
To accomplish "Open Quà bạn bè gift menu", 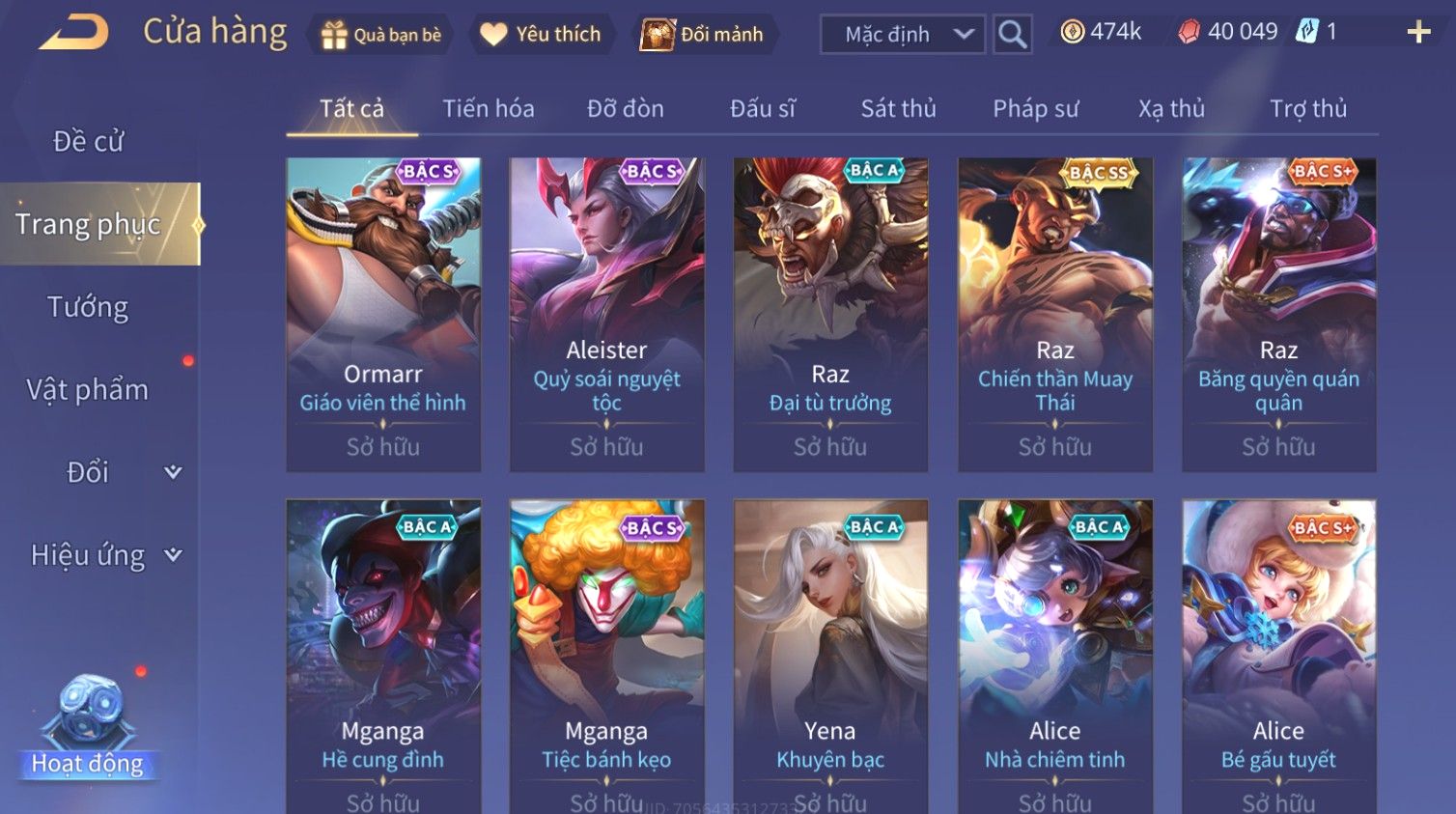I will (381, 35).
